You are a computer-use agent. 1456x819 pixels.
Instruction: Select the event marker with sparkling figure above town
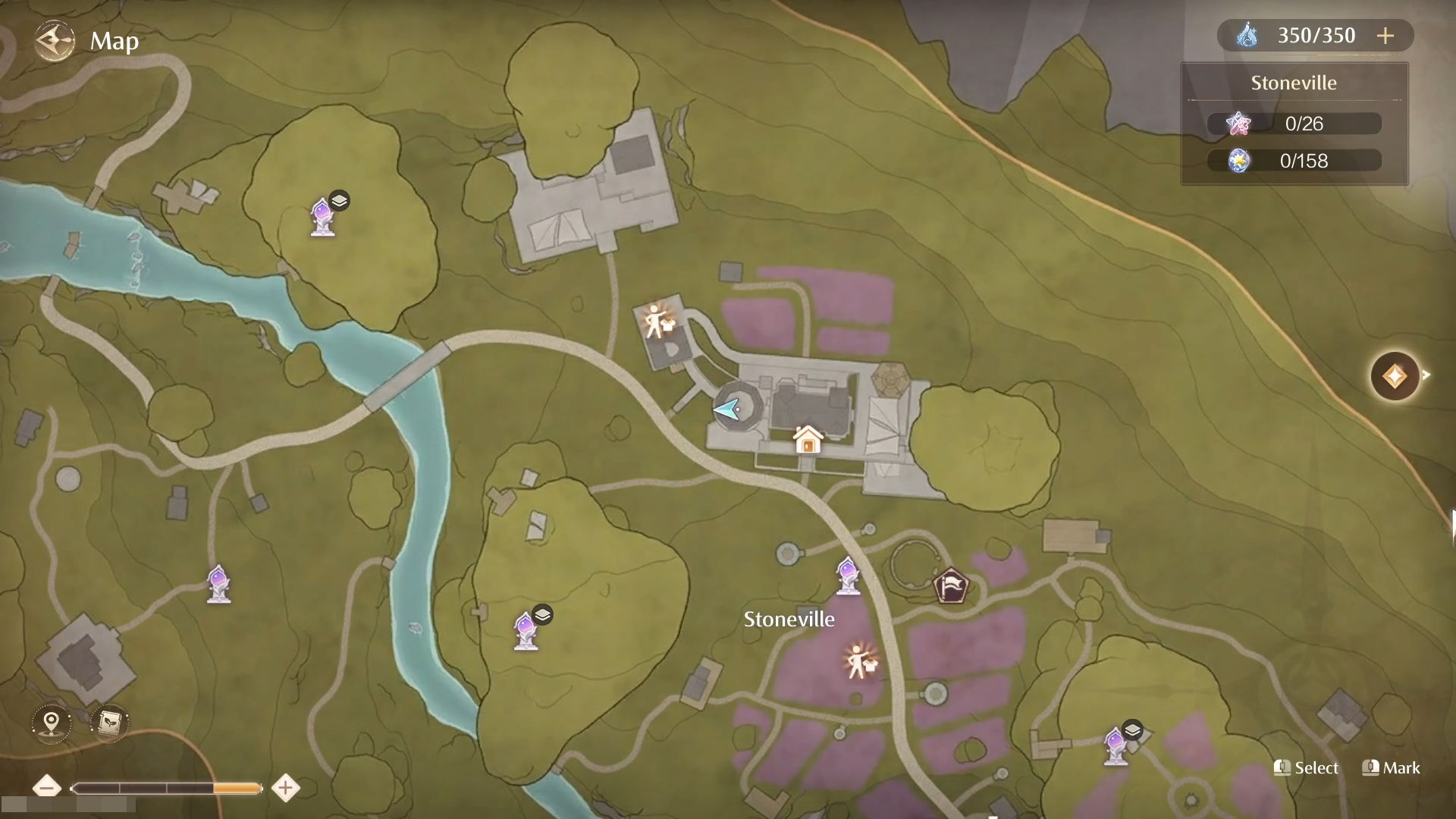tap(655, 322)
